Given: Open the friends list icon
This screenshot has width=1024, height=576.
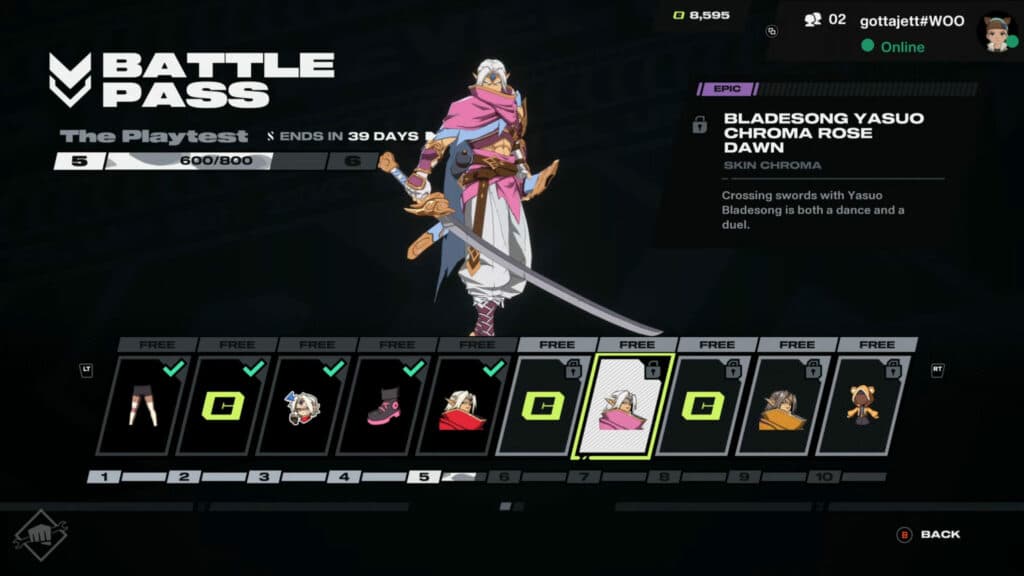Looking at the screenshot, I should [812, 19].
